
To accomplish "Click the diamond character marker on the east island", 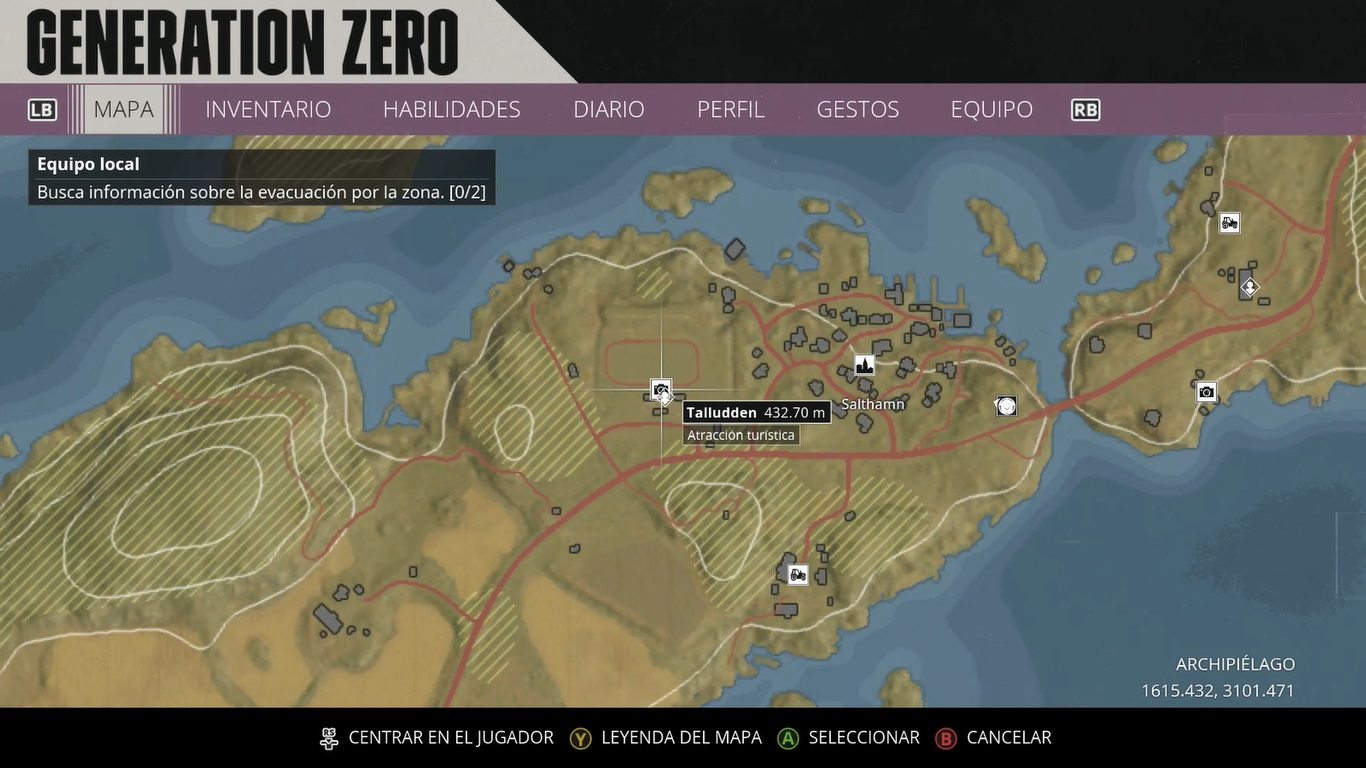I will [x=1249, y=286].
